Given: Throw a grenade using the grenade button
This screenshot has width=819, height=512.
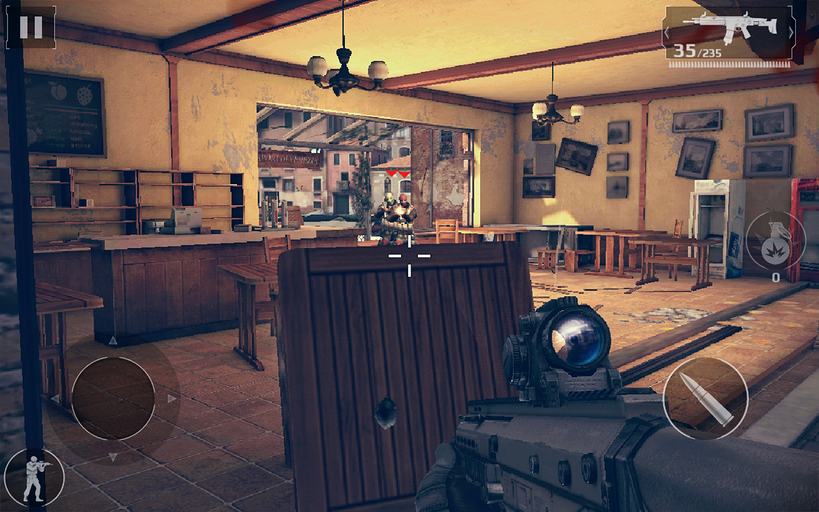Looking at the screenshot, I should (x=774, y=240).
